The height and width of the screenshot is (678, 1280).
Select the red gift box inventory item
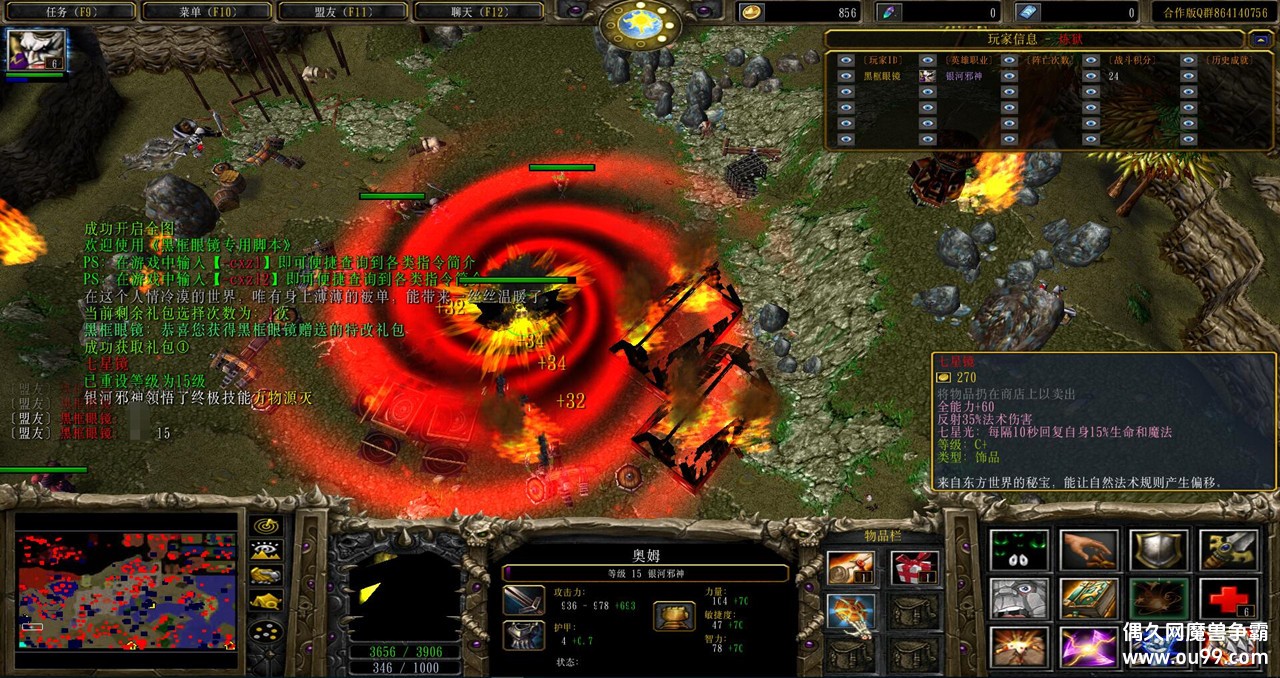click(914, 568)
